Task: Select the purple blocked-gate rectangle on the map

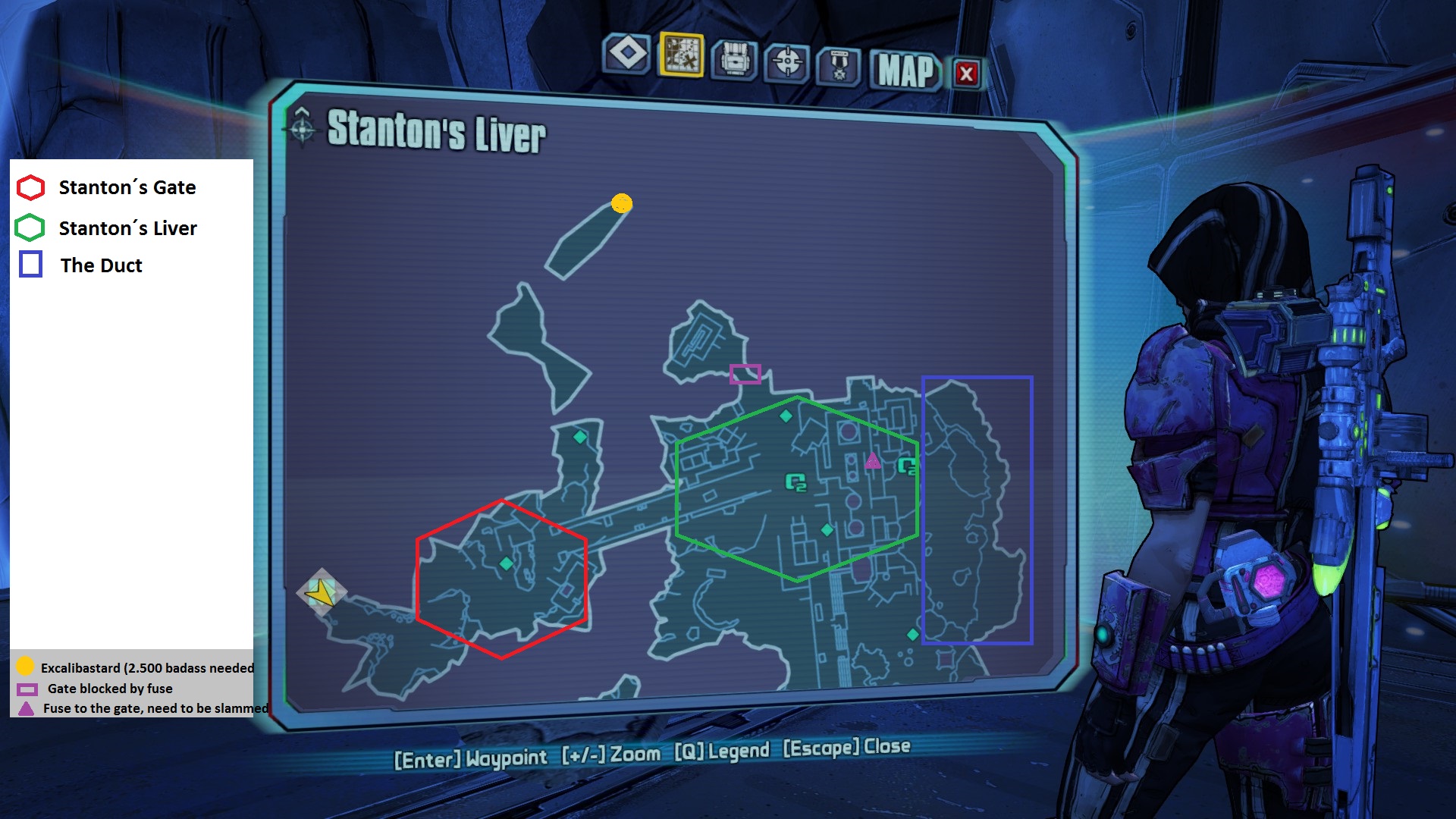Action: click(745, 374)
